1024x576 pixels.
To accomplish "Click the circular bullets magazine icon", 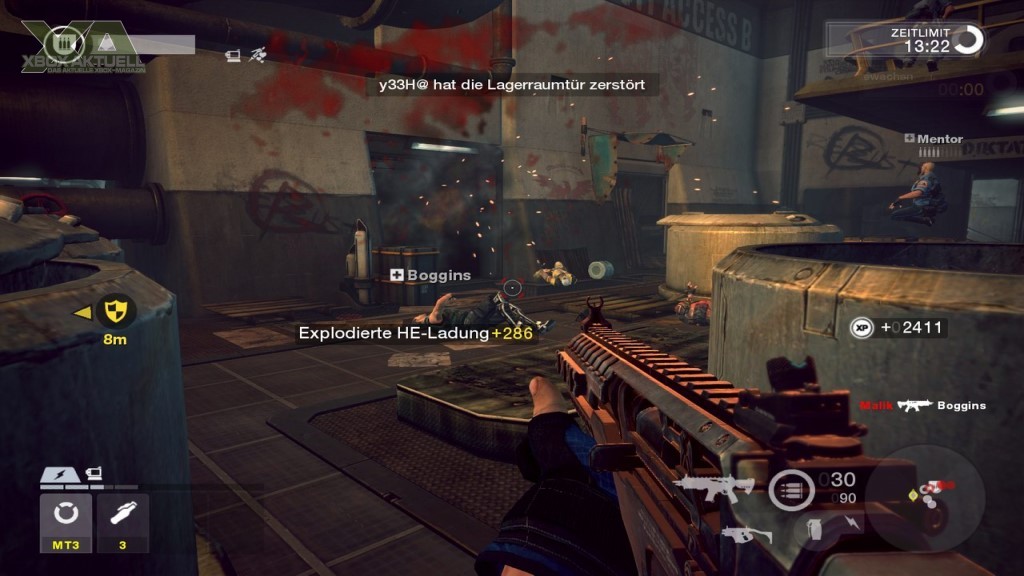I will click(790, 490).
